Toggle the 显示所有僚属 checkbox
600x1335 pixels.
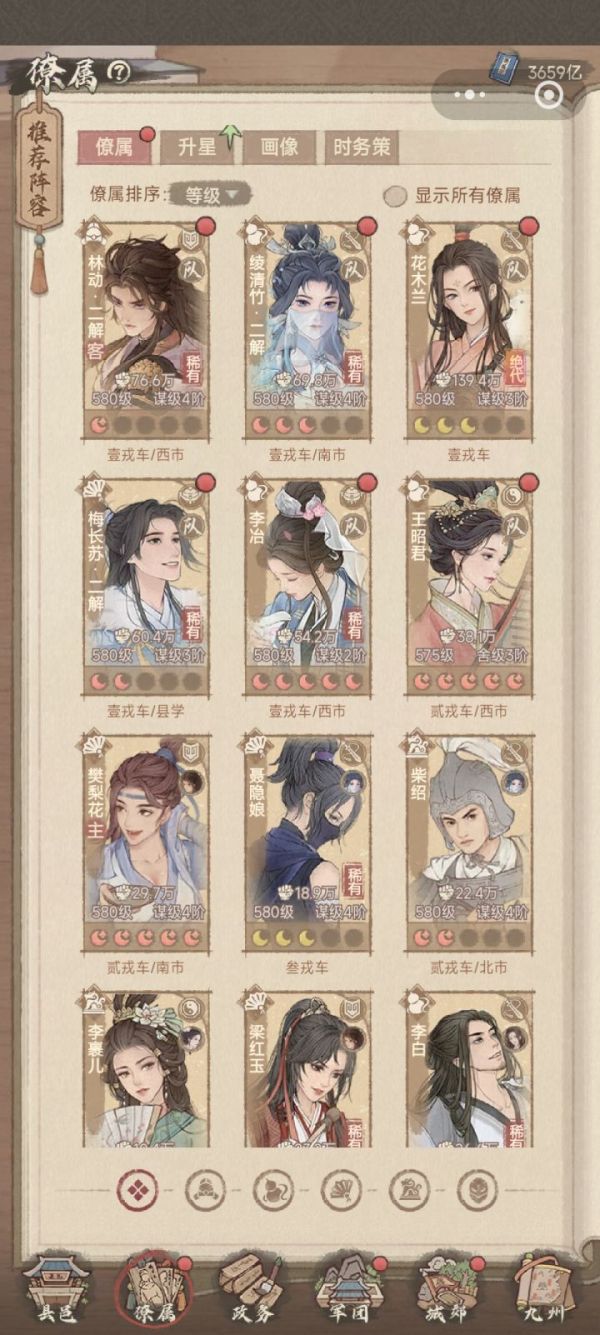tap(396, 196)
